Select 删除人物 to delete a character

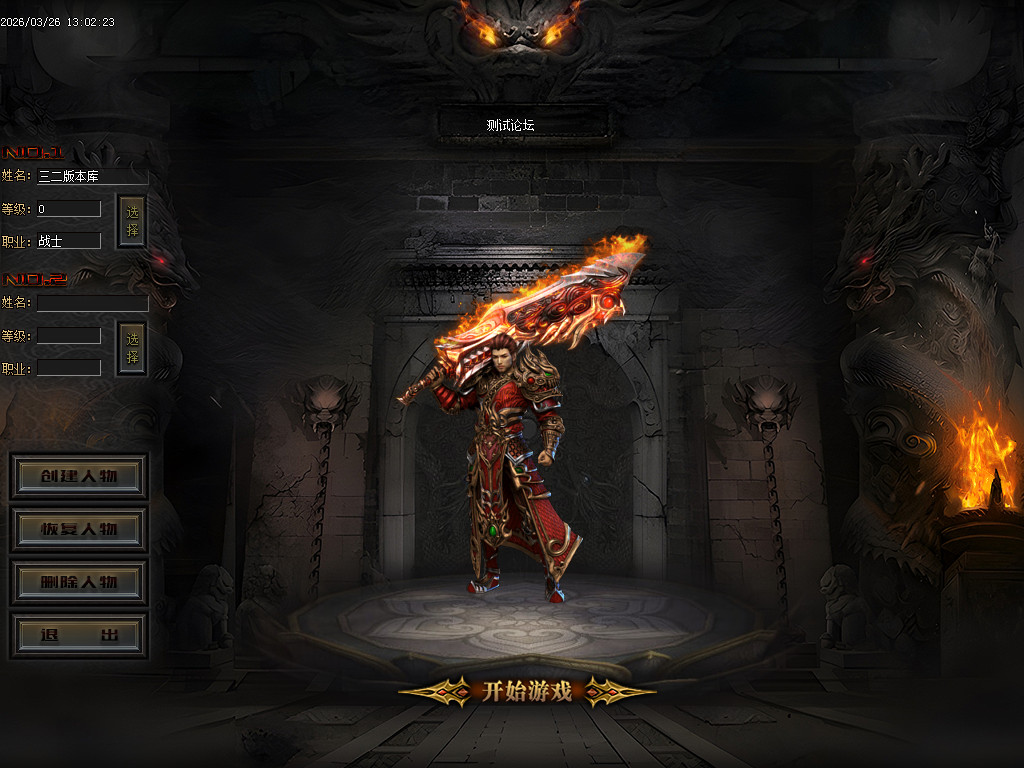[79, 582]
